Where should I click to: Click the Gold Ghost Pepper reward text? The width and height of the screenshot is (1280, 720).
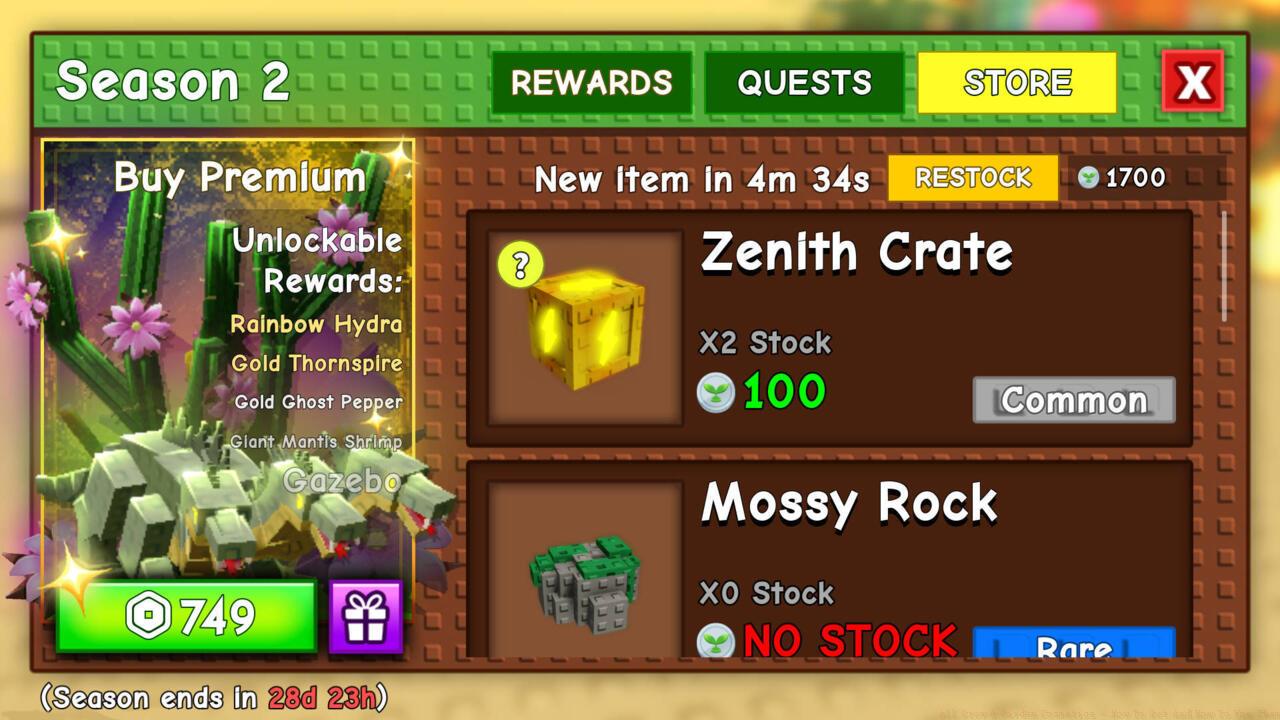pyautogui.click(x=319, y=403)
